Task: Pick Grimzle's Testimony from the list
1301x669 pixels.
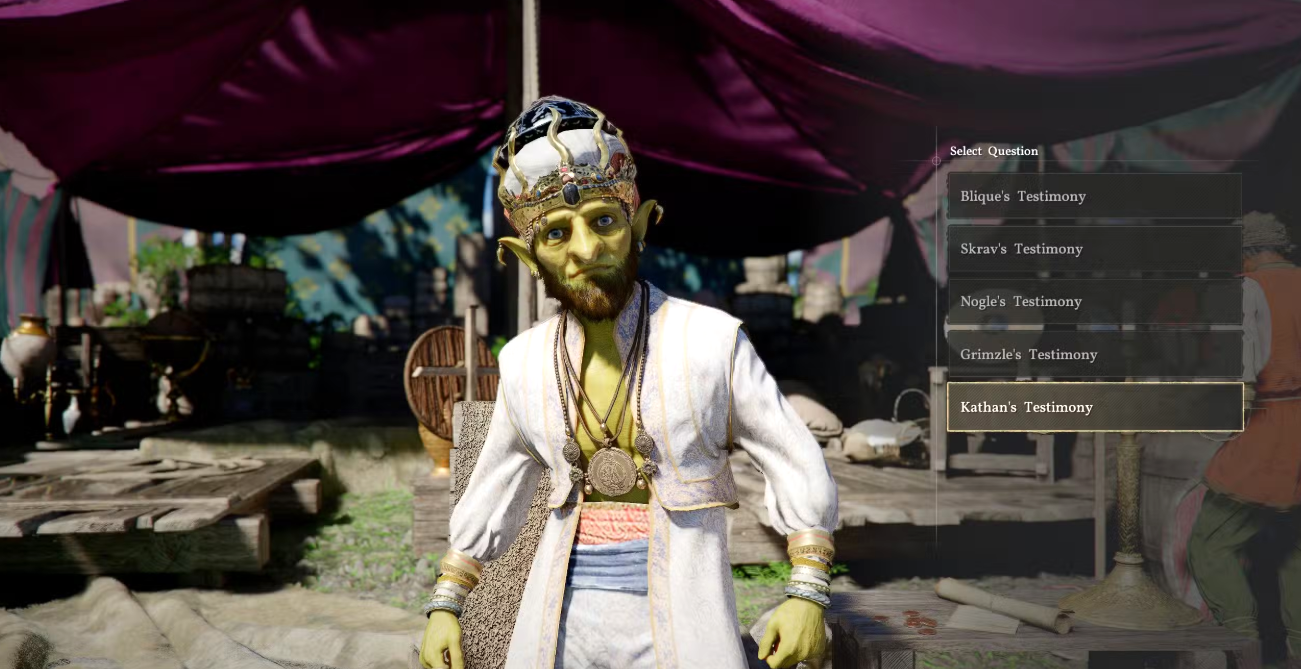Action: point(1094,355)
